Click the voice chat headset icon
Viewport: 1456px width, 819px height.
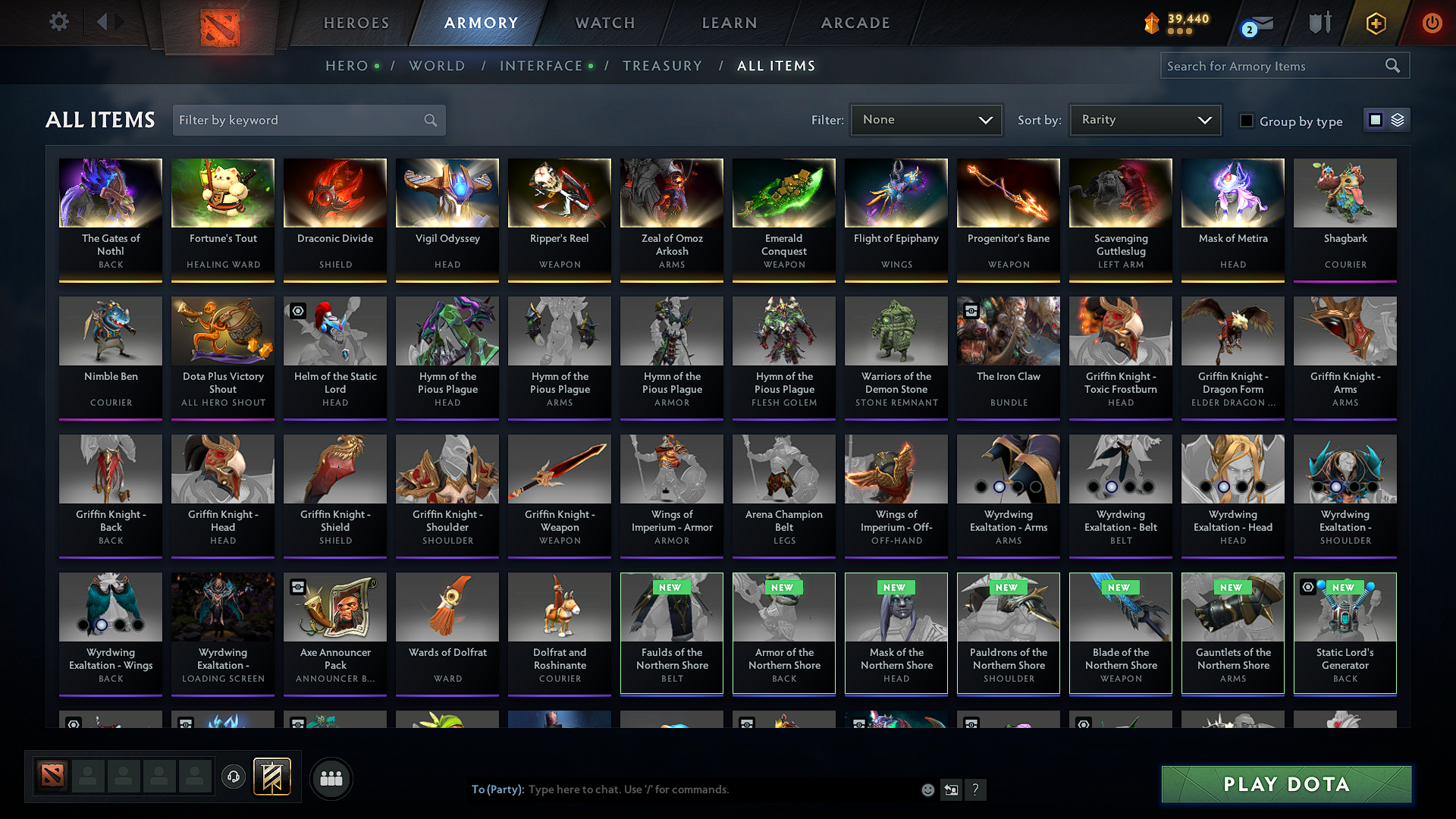pyautogui.click(x=234, y=777)
